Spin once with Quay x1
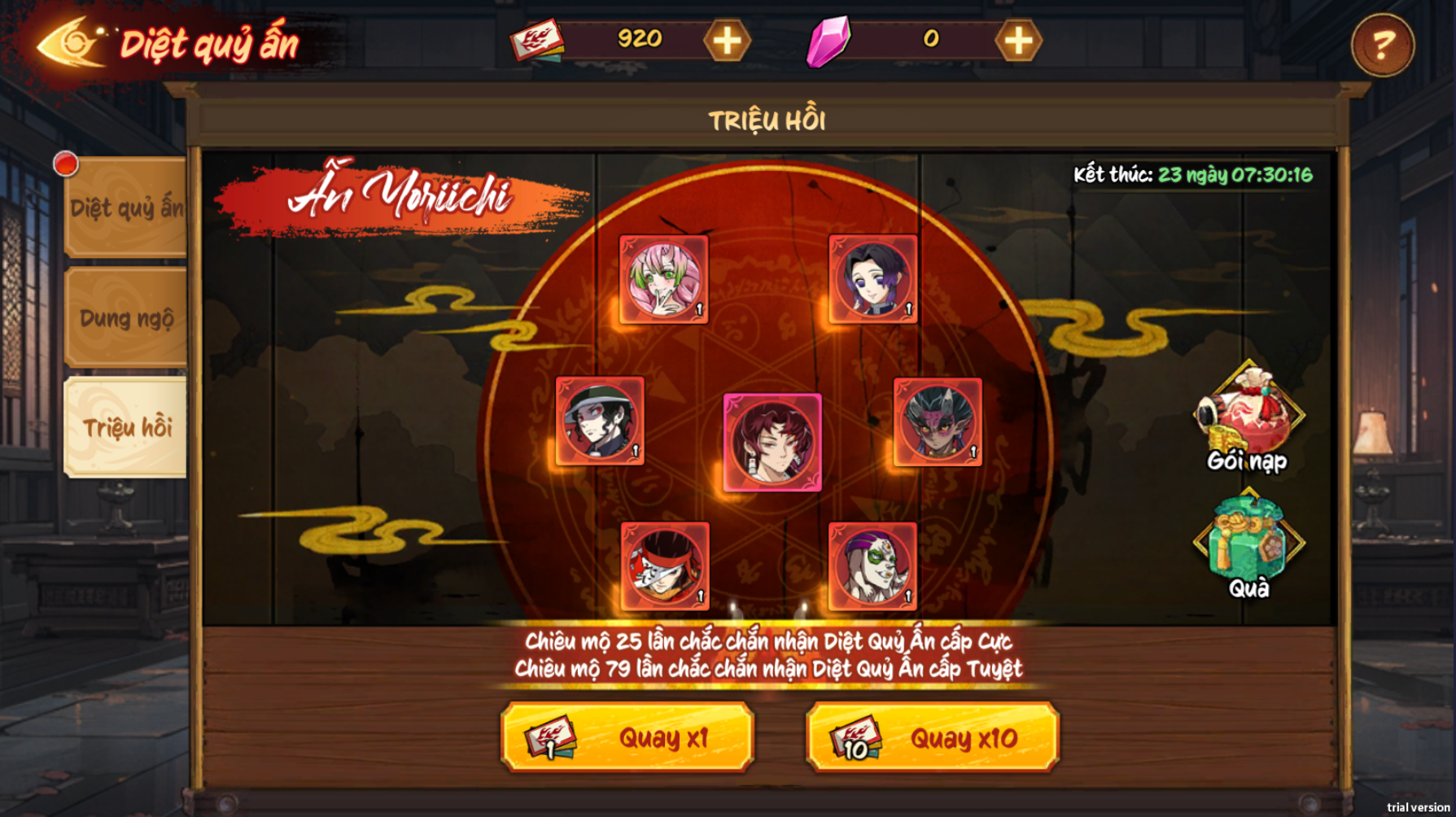Viewport: 1456px width, 817px height. (627, 737)
